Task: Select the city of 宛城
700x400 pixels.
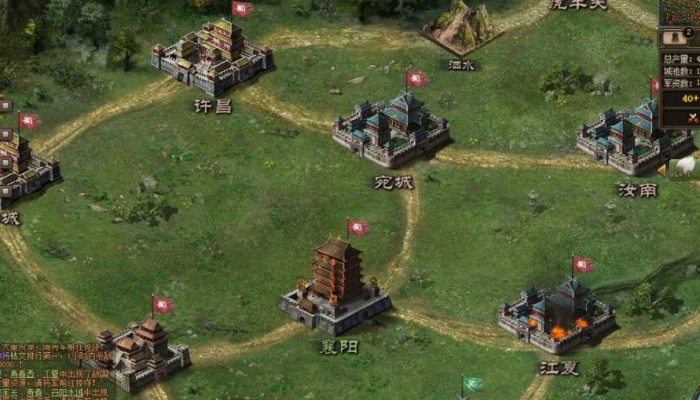Action: (391, 130)
